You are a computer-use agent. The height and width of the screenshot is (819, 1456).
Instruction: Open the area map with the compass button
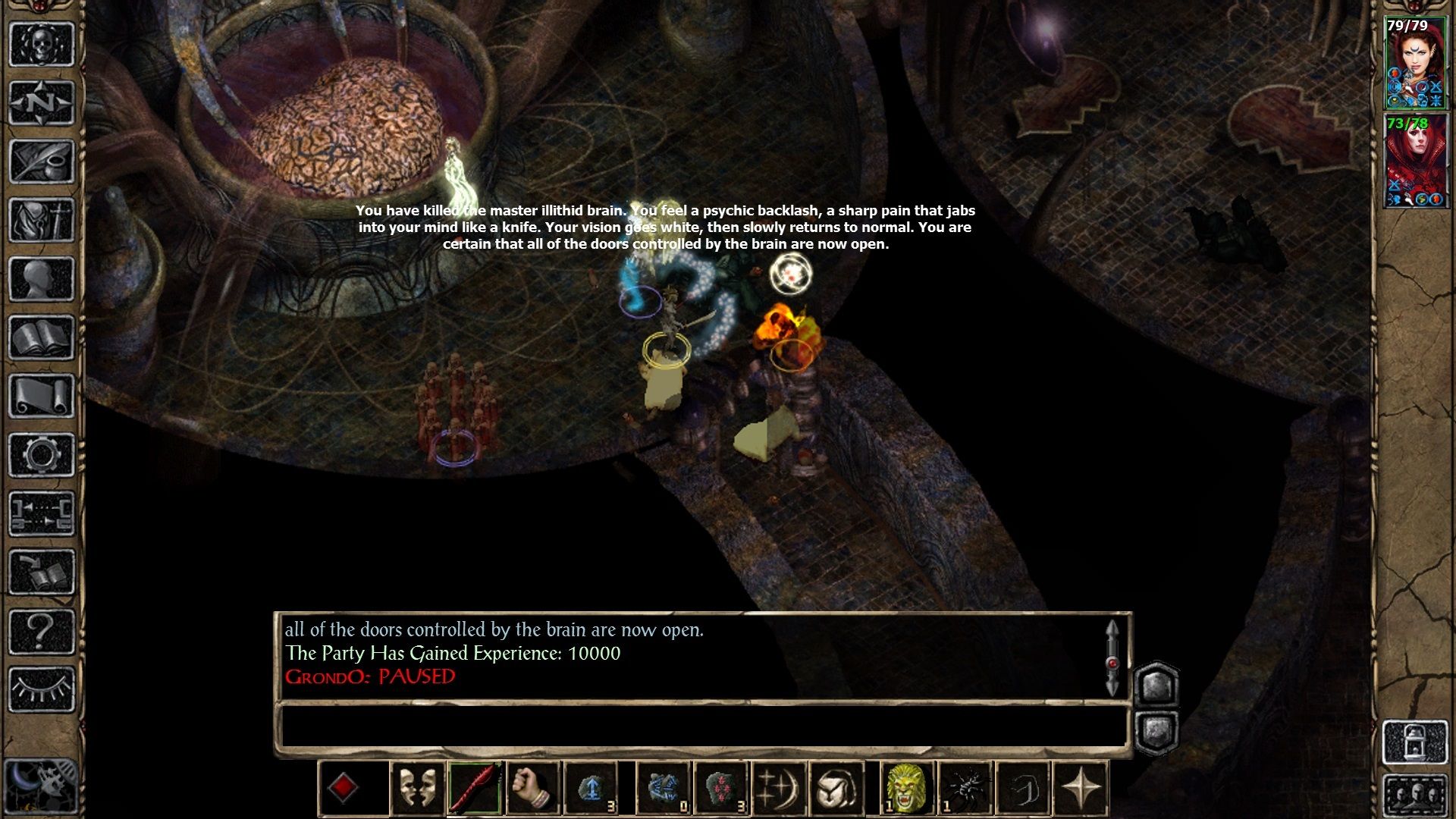[x=42, y=102]
